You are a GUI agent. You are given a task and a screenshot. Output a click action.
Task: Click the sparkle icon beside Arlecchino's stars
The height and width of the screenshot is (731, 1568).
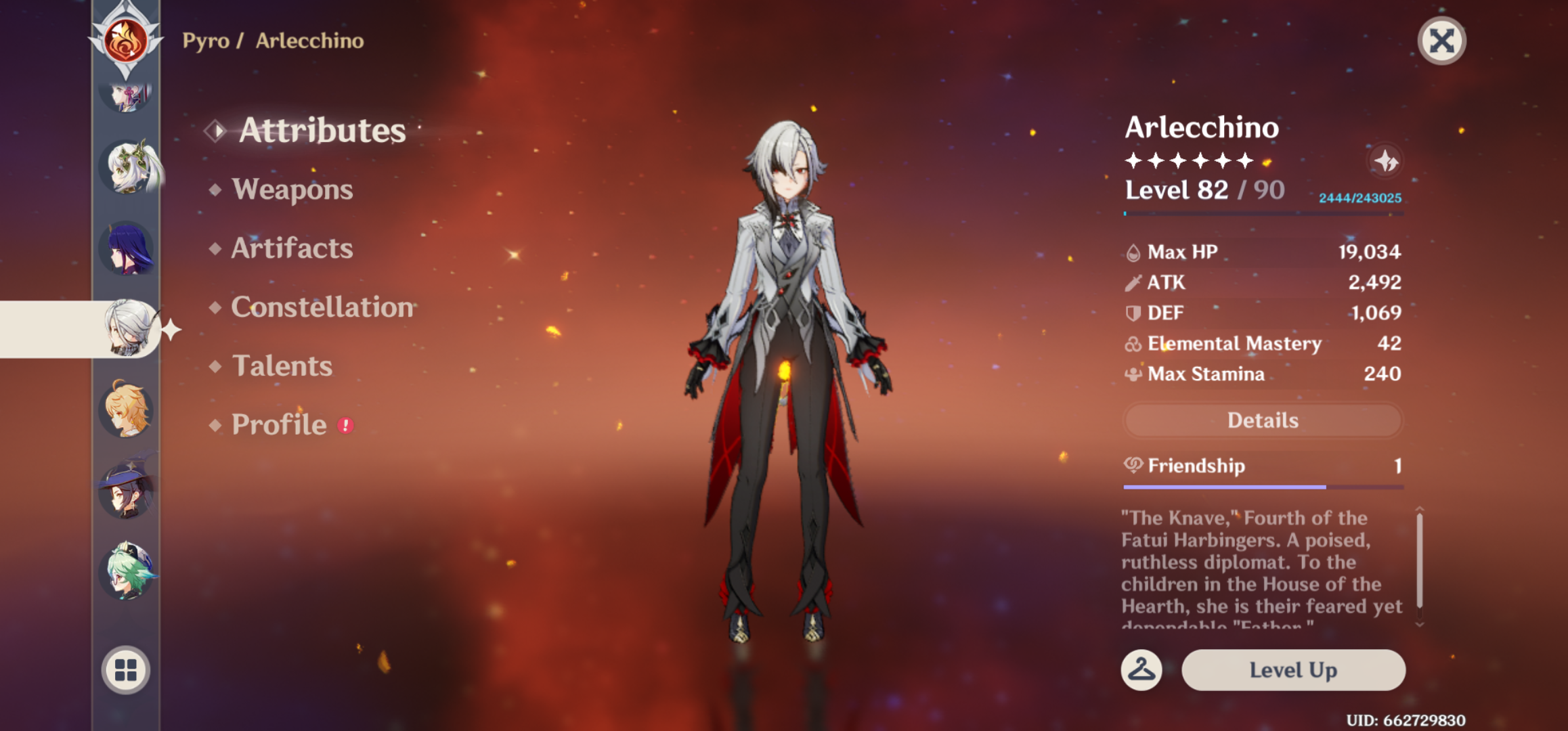point(1386,160)
